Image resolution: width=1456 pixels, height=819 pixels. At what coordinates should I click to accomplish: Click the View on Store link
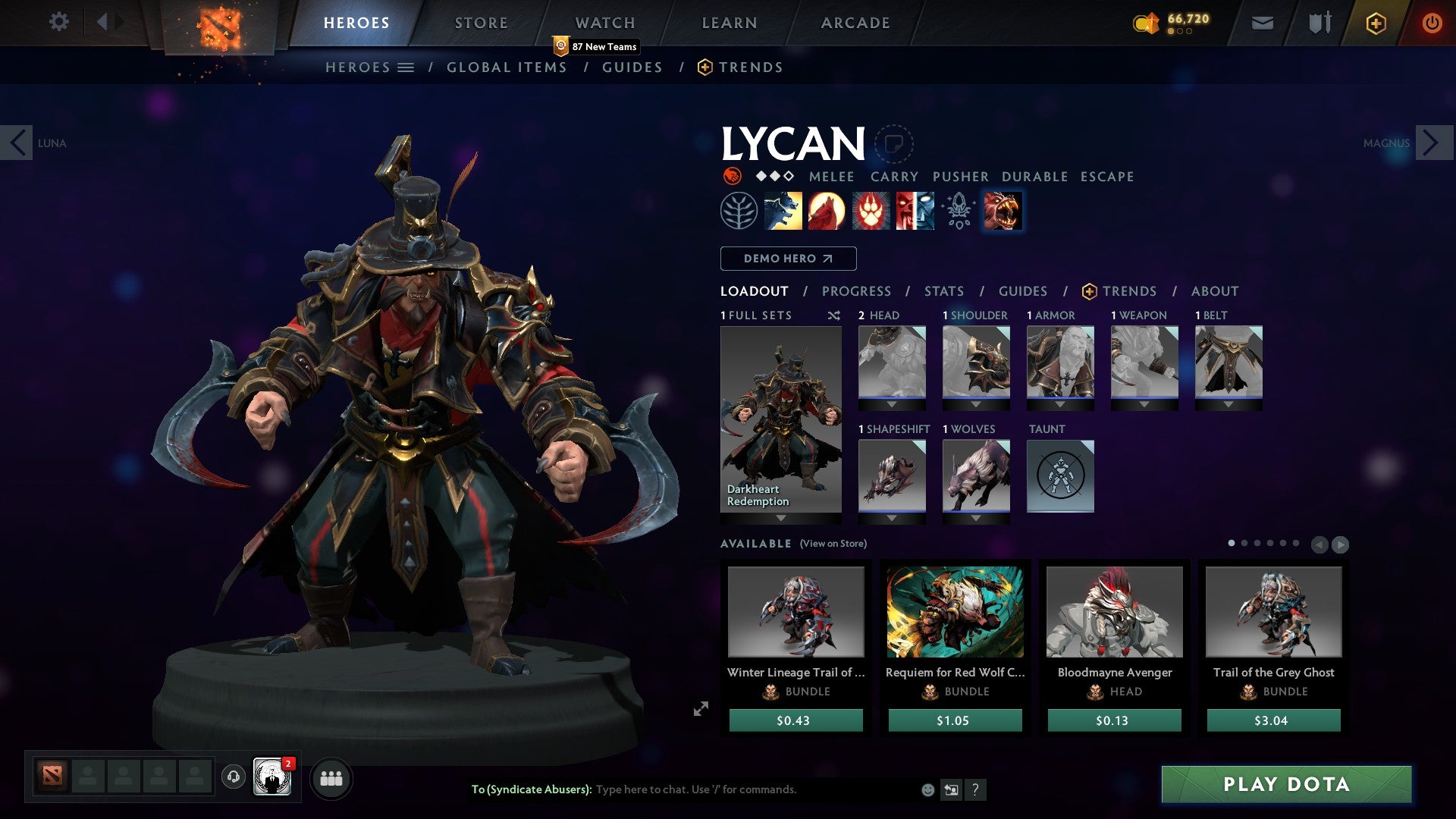click(x=833, y=544)
